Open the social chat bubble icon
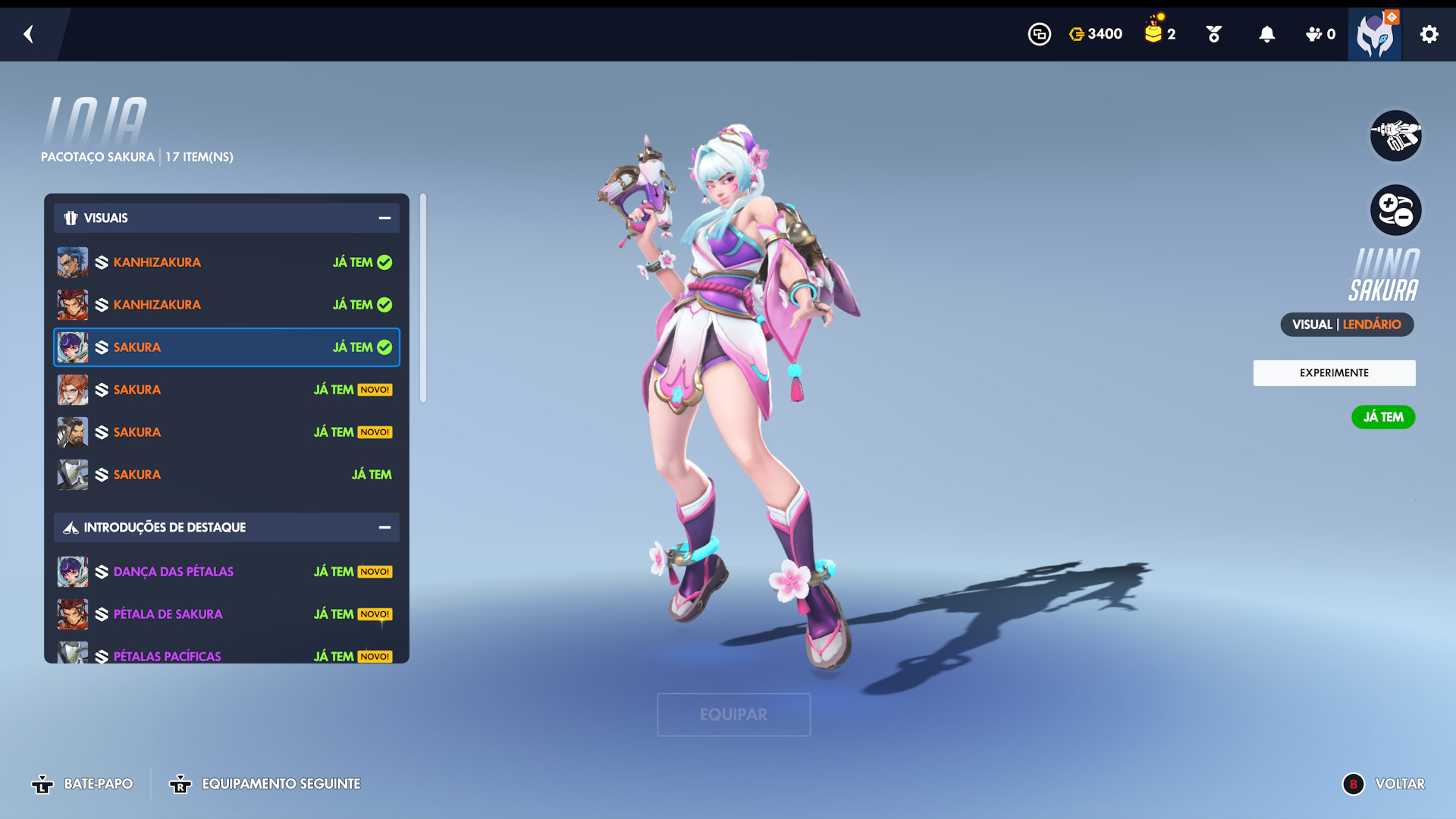This screenshot has height=819, width=1456. point(1039,34)
